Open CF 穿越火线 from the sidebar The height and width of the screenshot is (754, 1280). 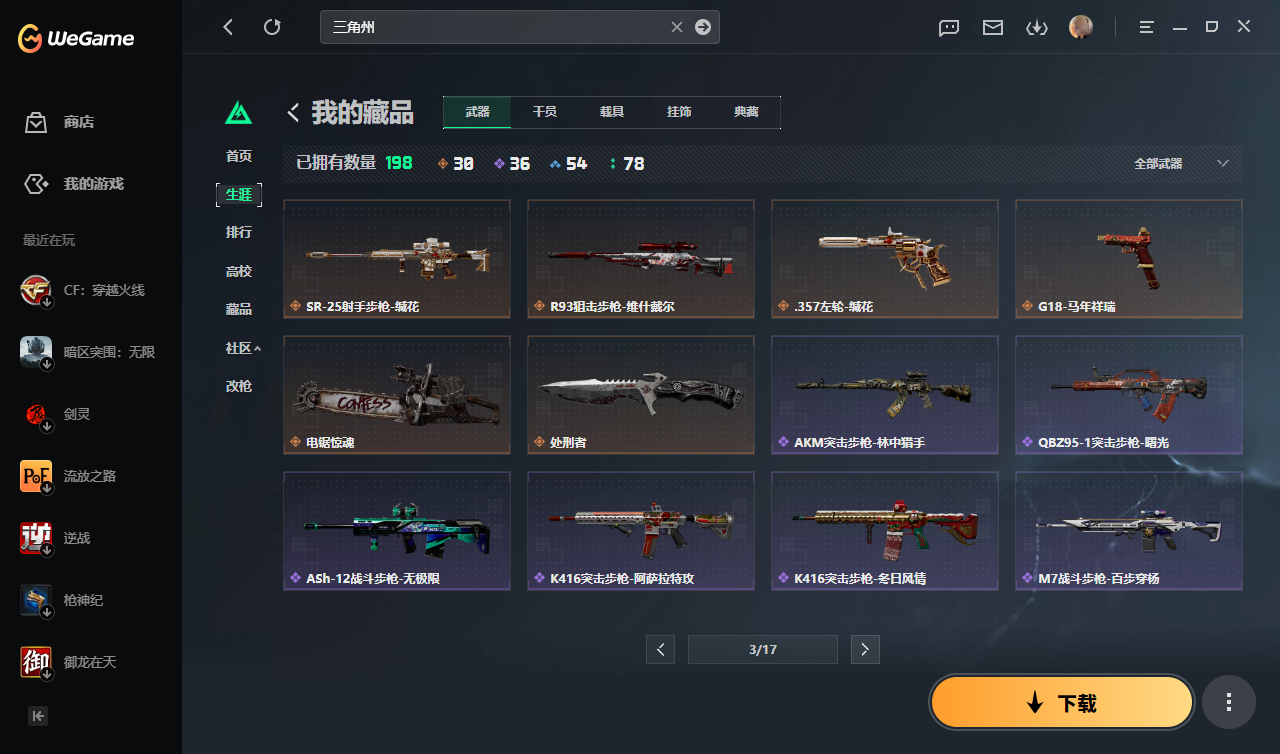pyautogui.click(x=90, y=290)
